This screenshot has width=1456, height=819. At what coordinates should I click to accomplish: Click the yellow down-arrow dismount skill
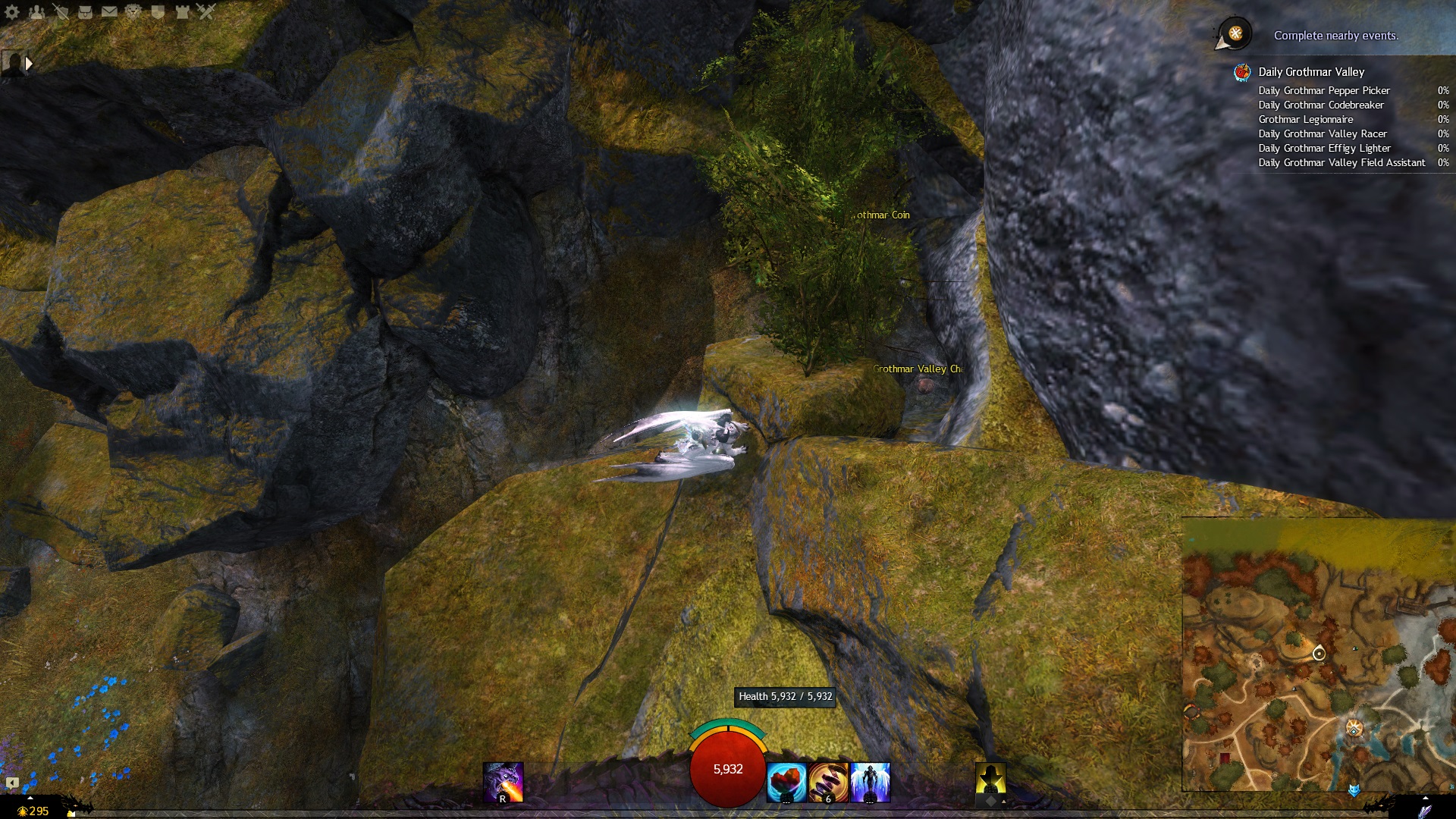point(990,781)
